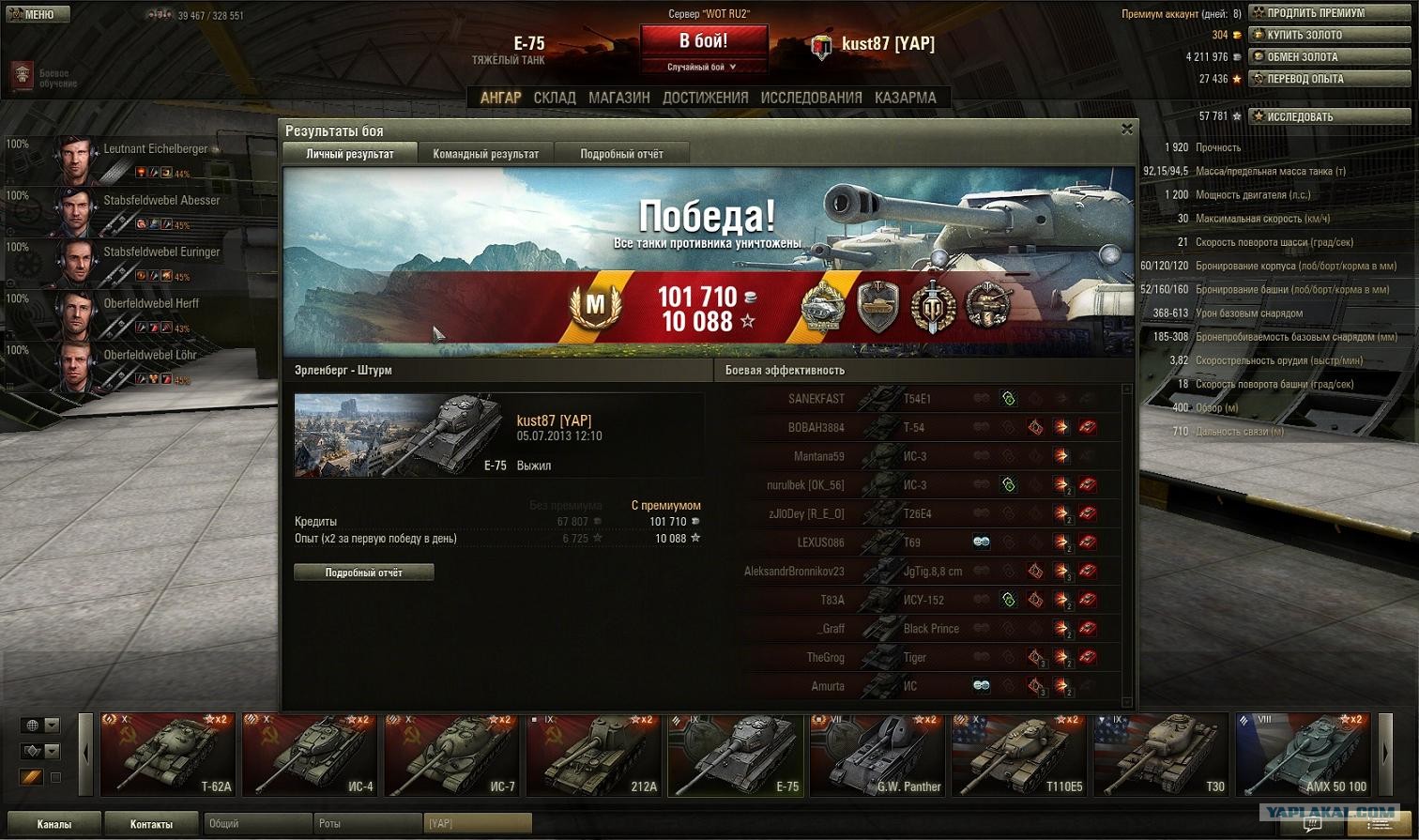Open the Контакты contacts button
The height and width of the screenshot is (840, 1419).
(151, 824)
